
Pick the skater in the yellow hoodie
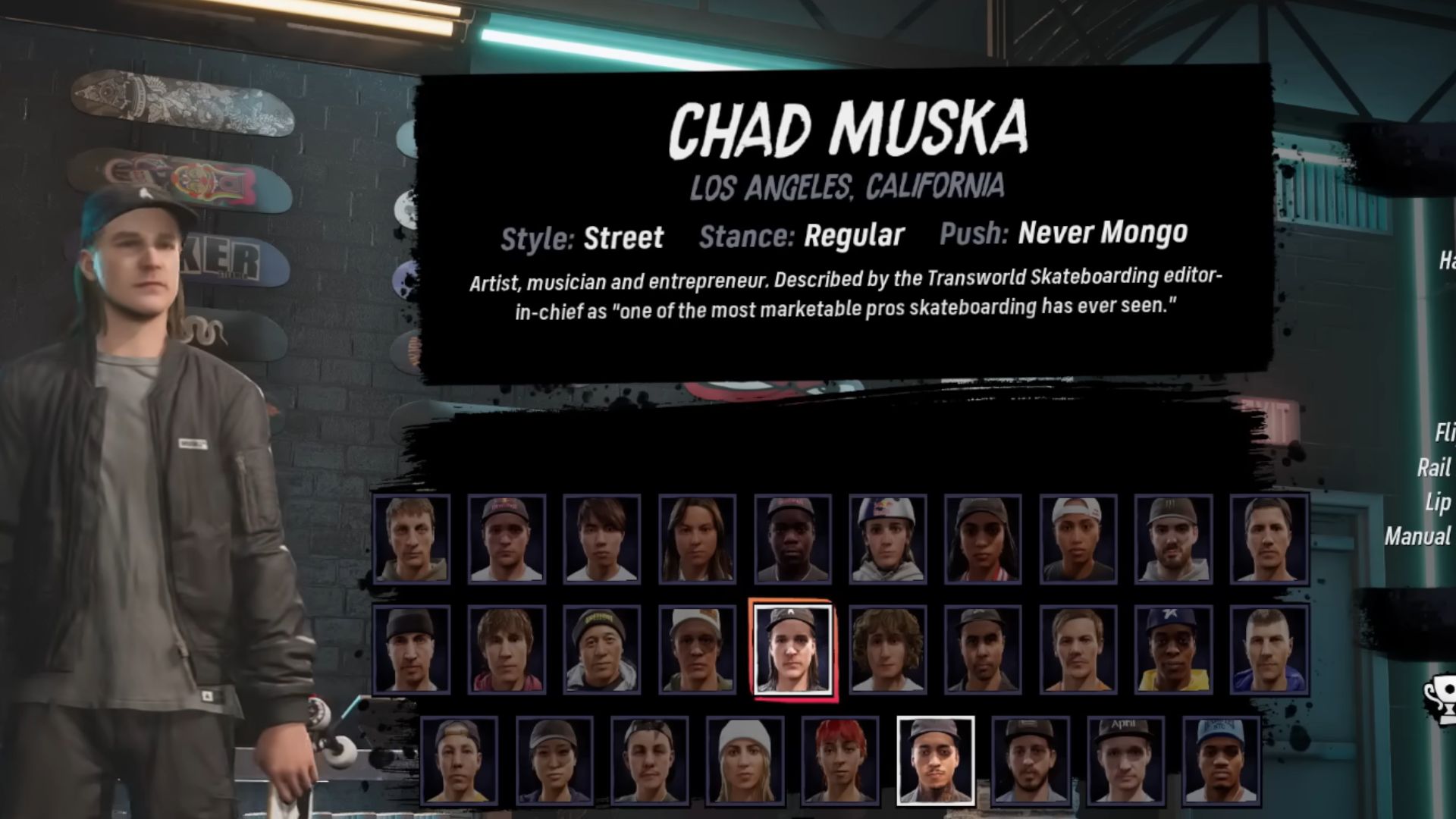pyautogui.click(x=1173, y=650)
